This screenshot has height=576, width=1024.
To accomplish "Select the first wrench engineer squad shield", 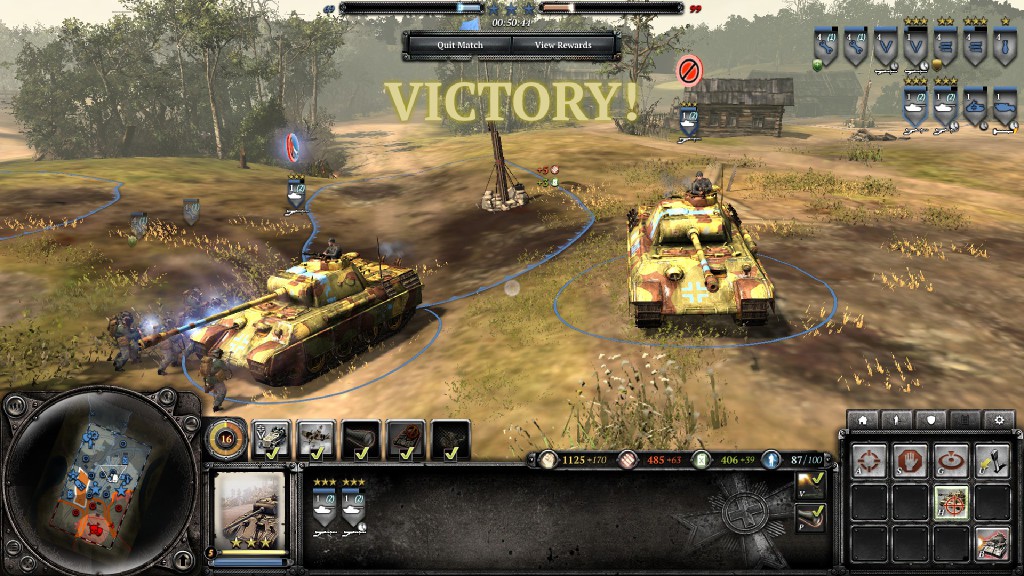I will click(826, 46).
